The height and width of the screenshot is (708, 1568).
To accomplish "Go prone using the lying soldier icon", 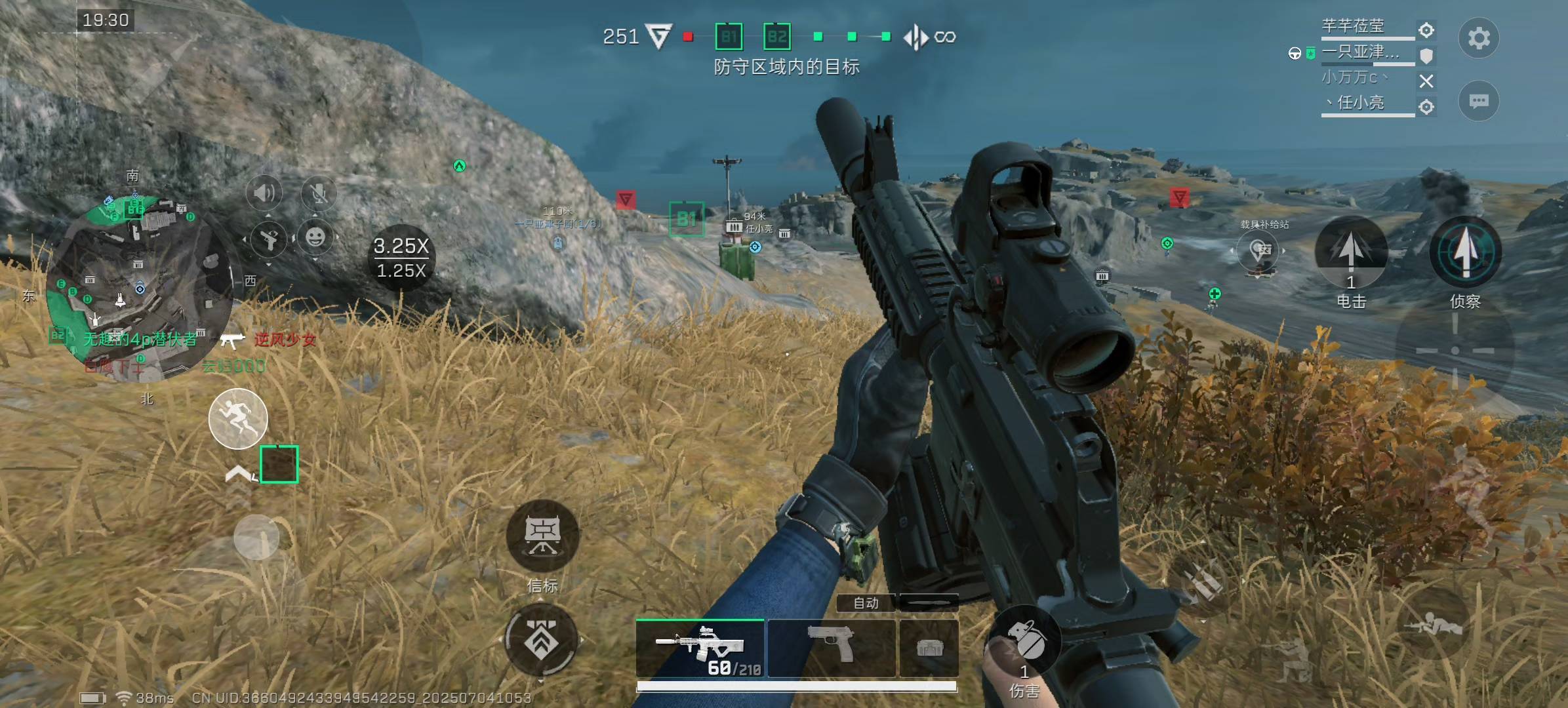I will point(1432,625).
